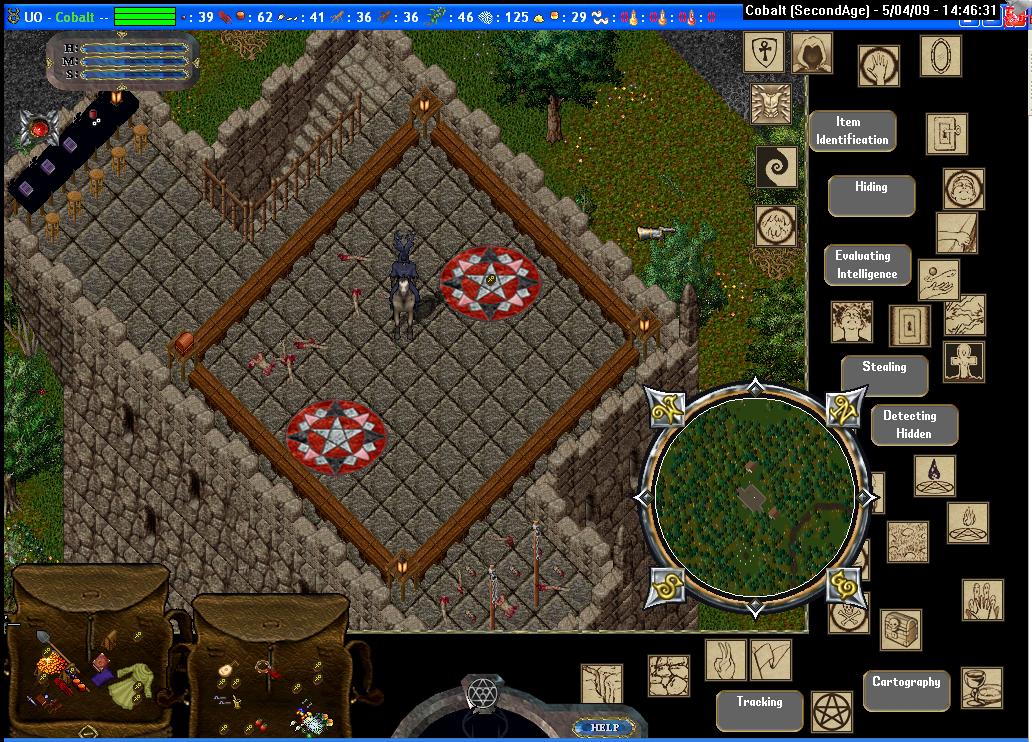Image resolution: width=1032 pixels, height=742 pixels.
Task: Activate the Cartography skill button
Action: click(x=905, y=689)
